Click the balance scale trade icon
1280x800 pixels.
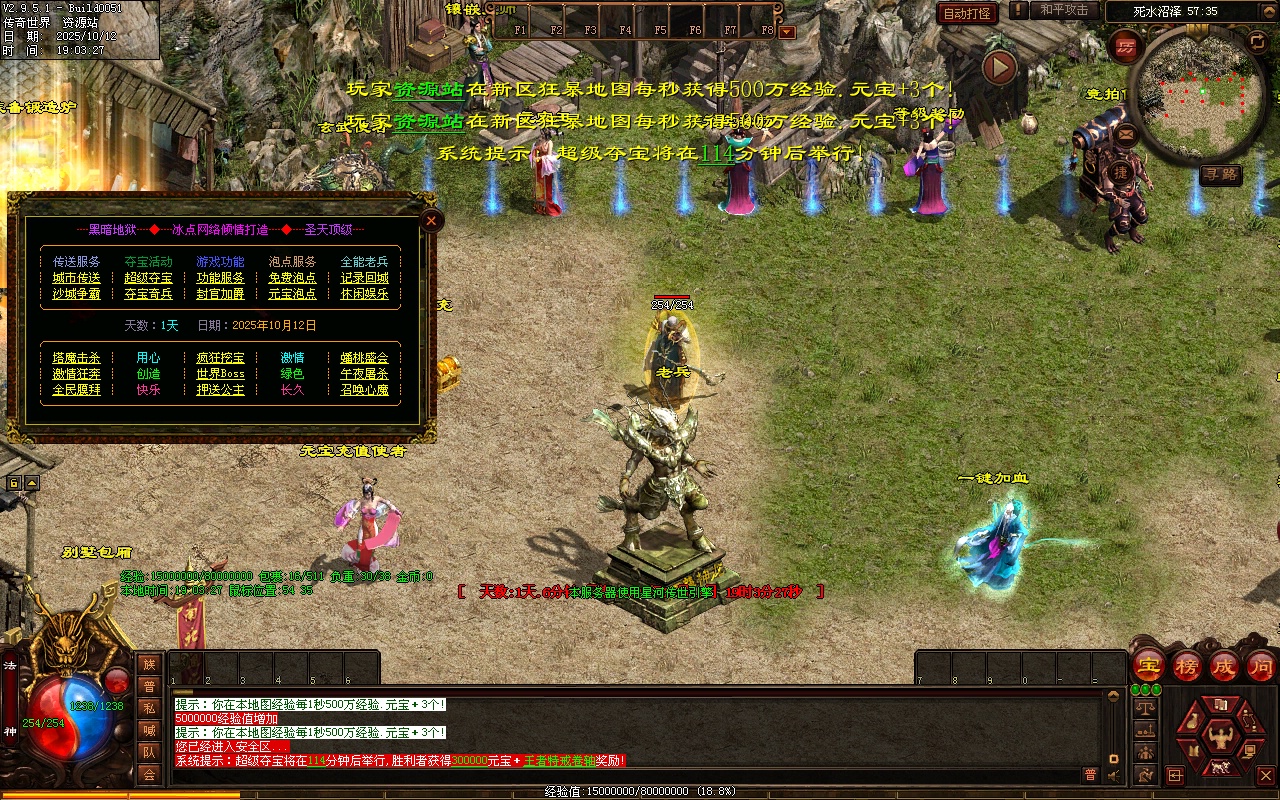click(x=1145, y=708)
